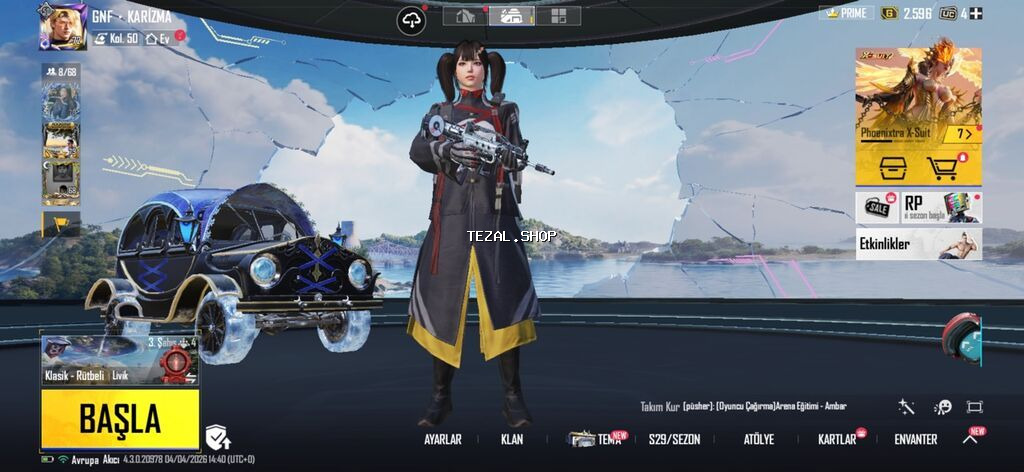
Task: Open the ATÖLYE workshop menu
Action: (758, 439)
